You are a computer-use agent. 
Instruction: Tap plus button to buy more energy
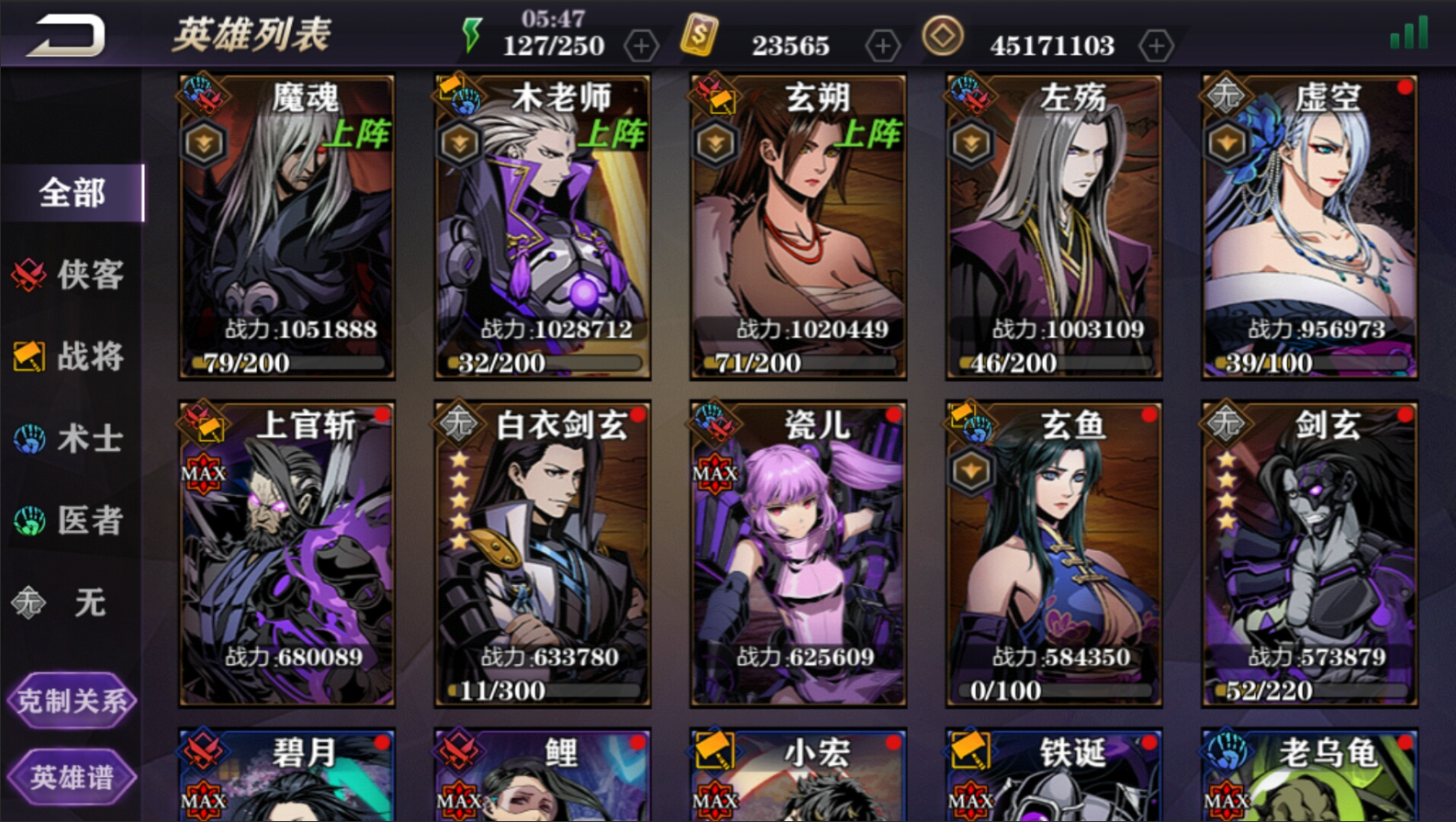641,45
